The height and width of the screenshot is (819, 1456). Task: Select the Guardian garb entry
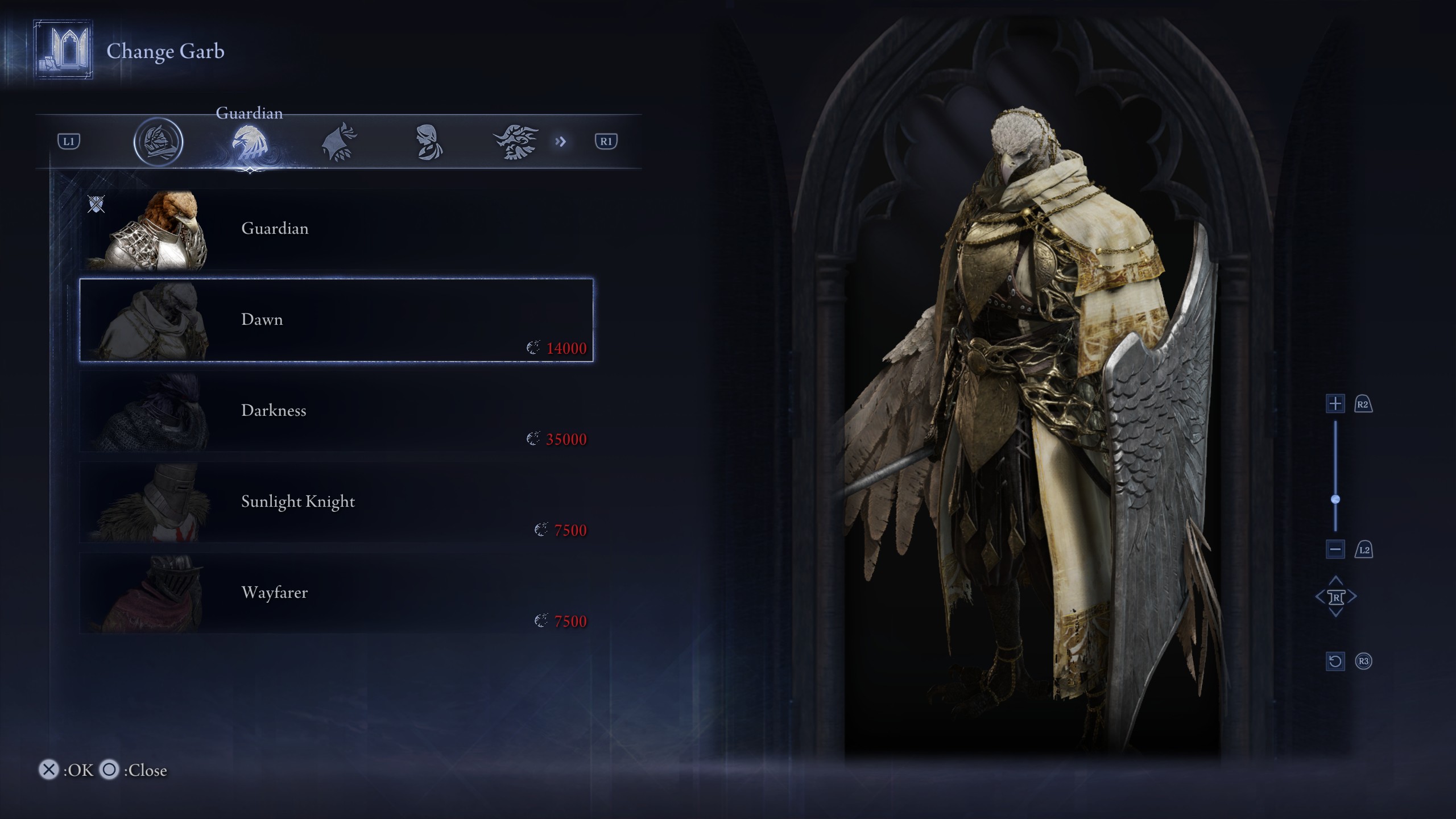coord(336,229)
